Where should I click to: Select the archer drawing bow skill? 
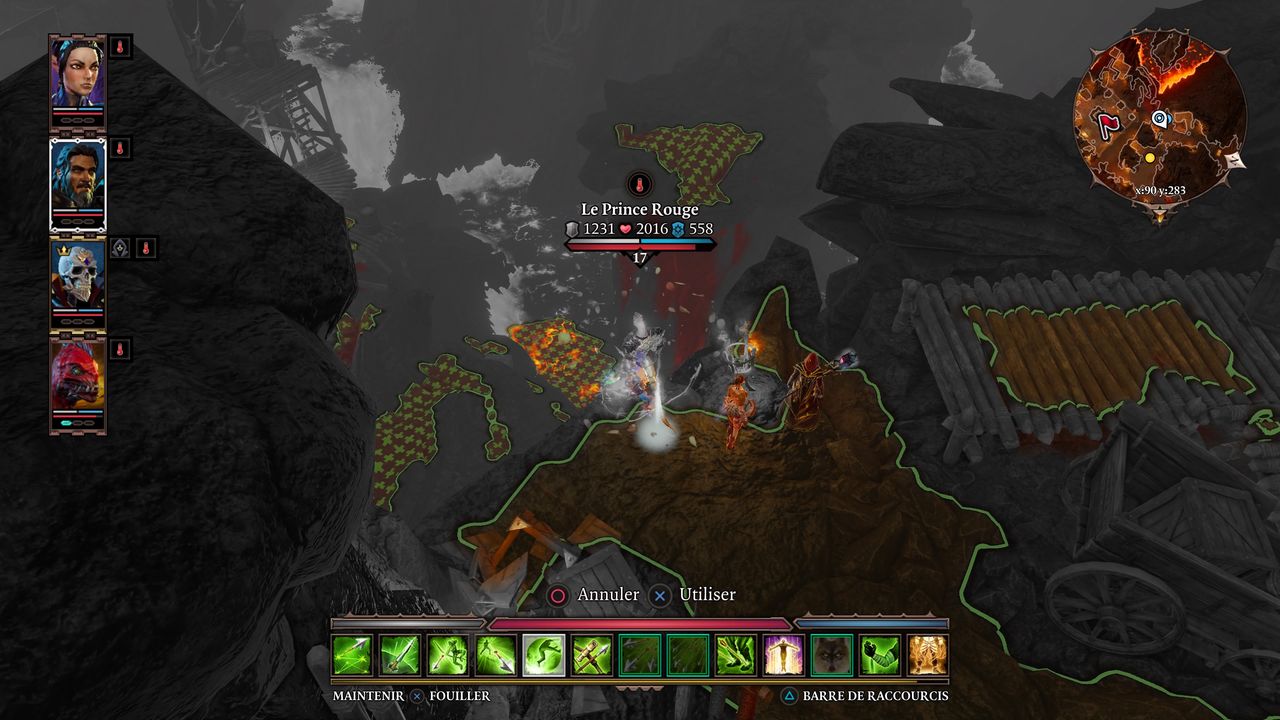(x=448, y=655)
